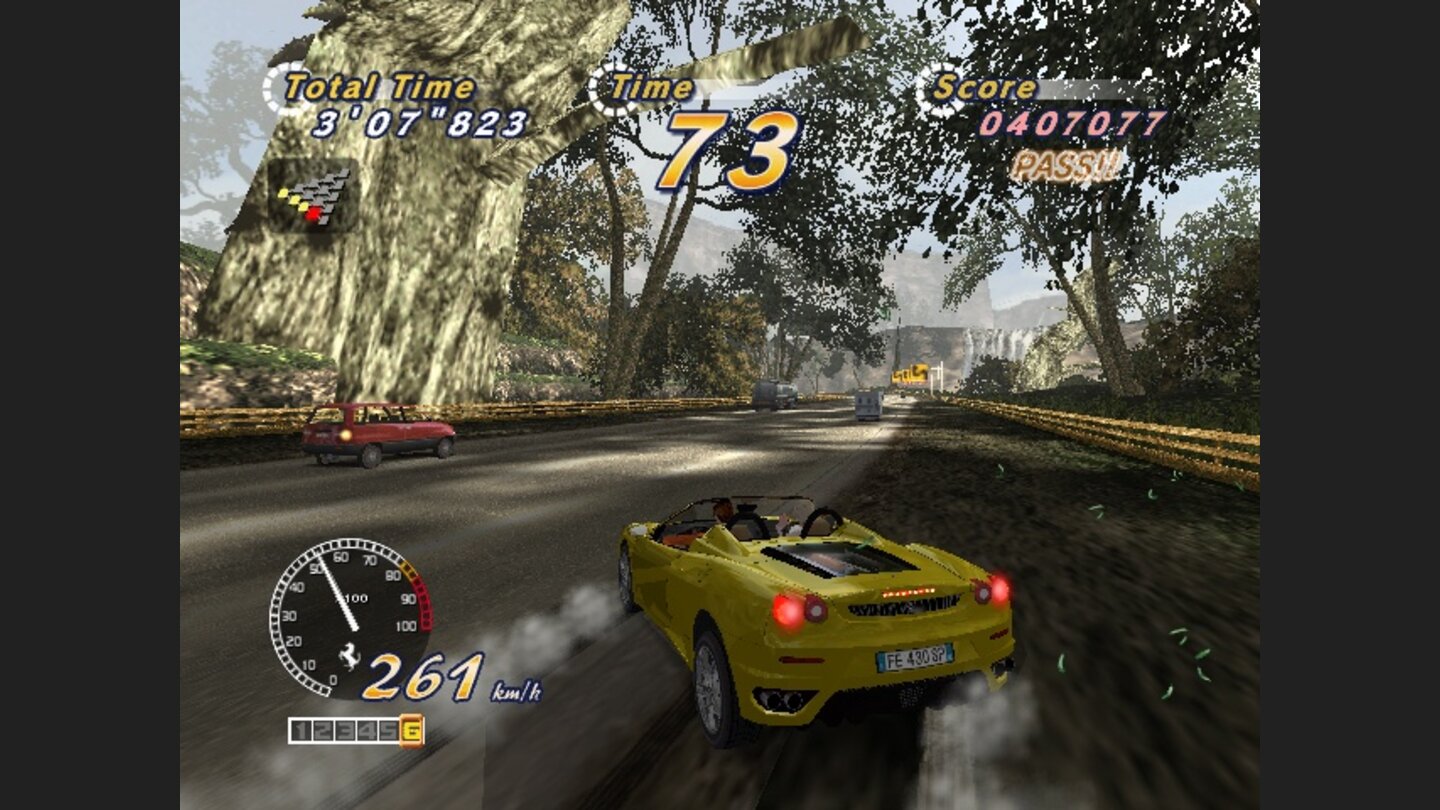Screen dimensions: 1440x810
Task: Toggle the gear 1 slot in the gear indicator
Action: (300, 729)
